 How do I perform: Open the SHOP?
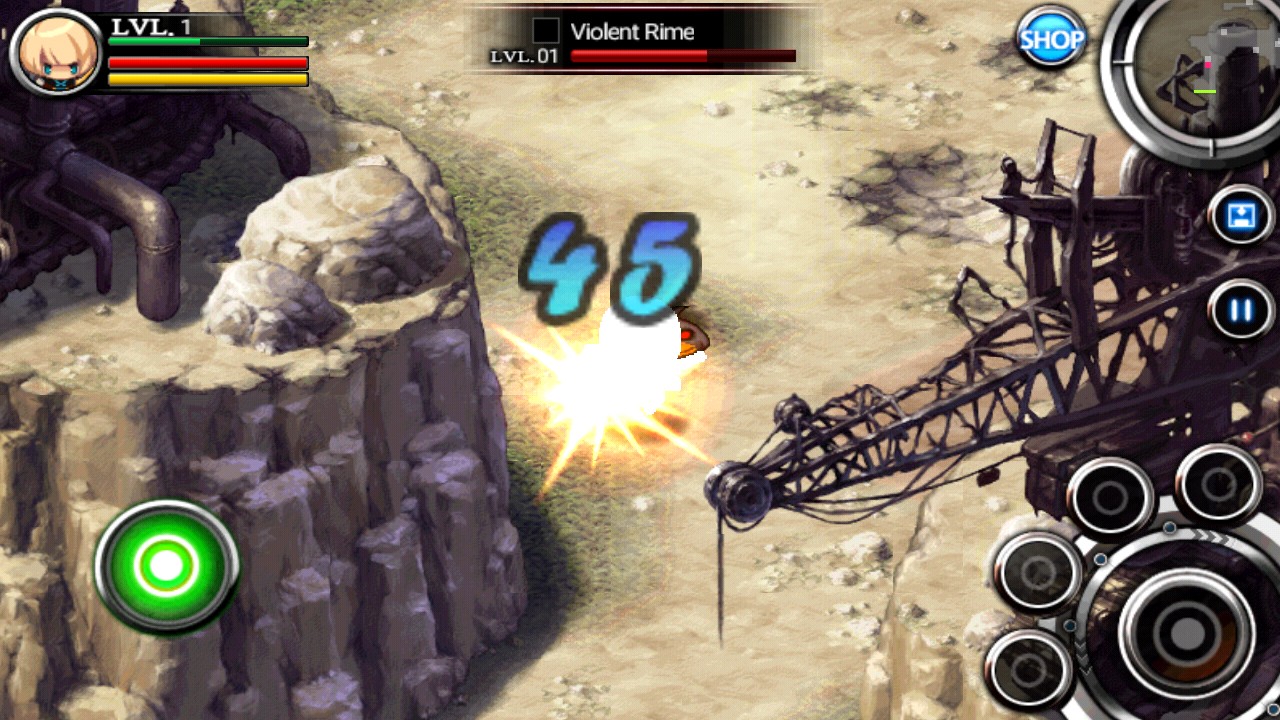tap(1051, 39)
